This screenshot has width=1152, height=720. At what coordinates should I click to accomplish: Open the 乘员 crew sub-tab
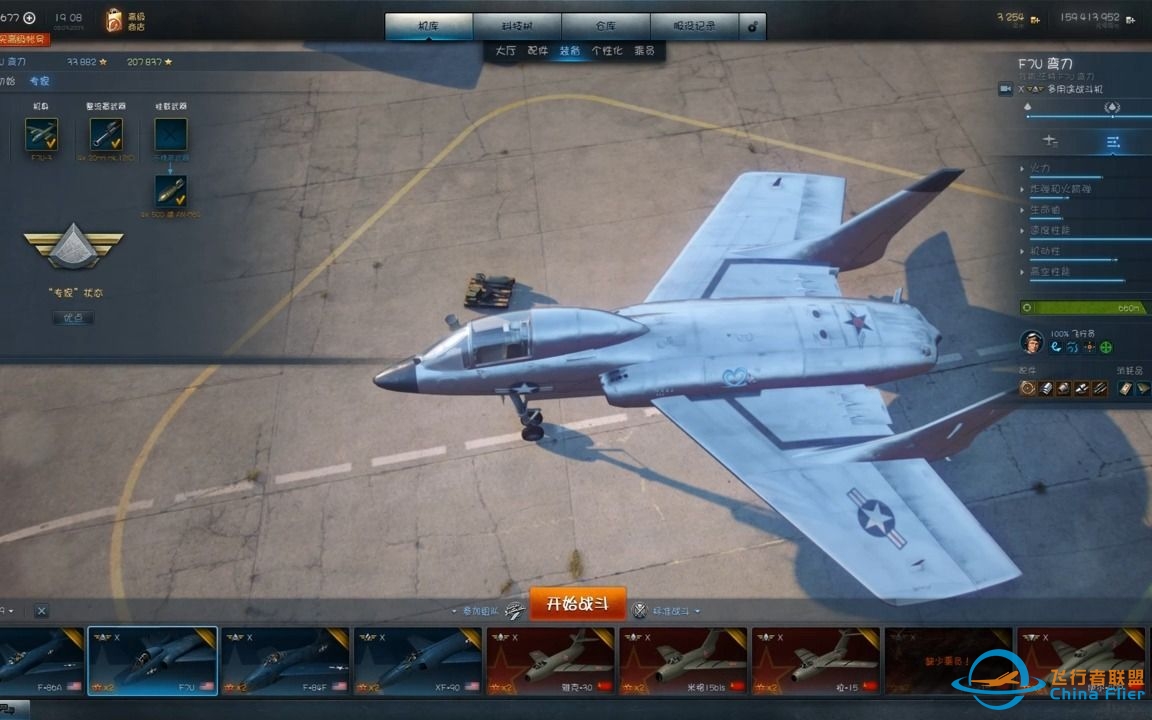point(644,50)
